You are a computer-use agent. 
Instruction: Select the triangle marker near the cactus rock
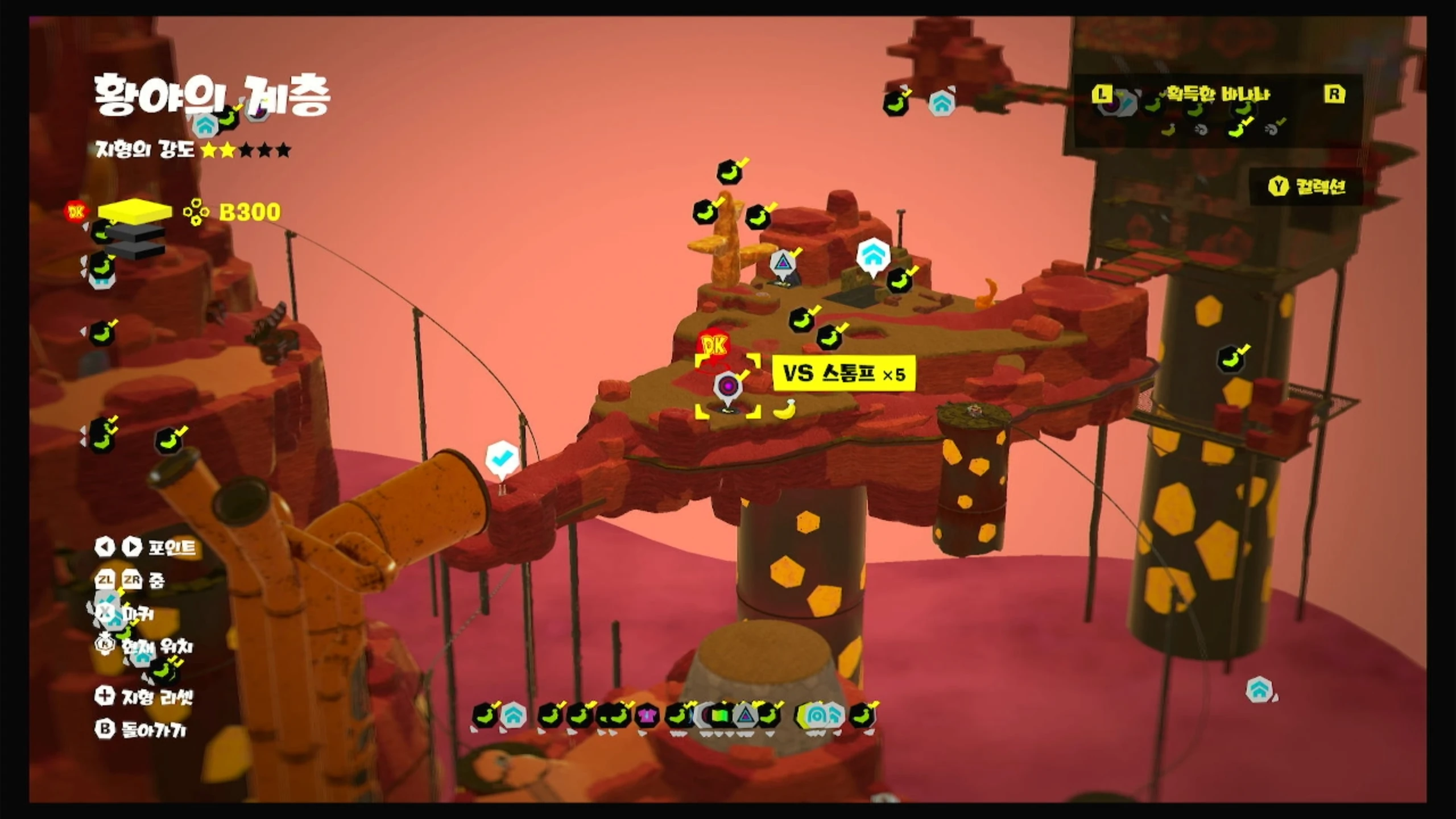(x=783, y=263)
